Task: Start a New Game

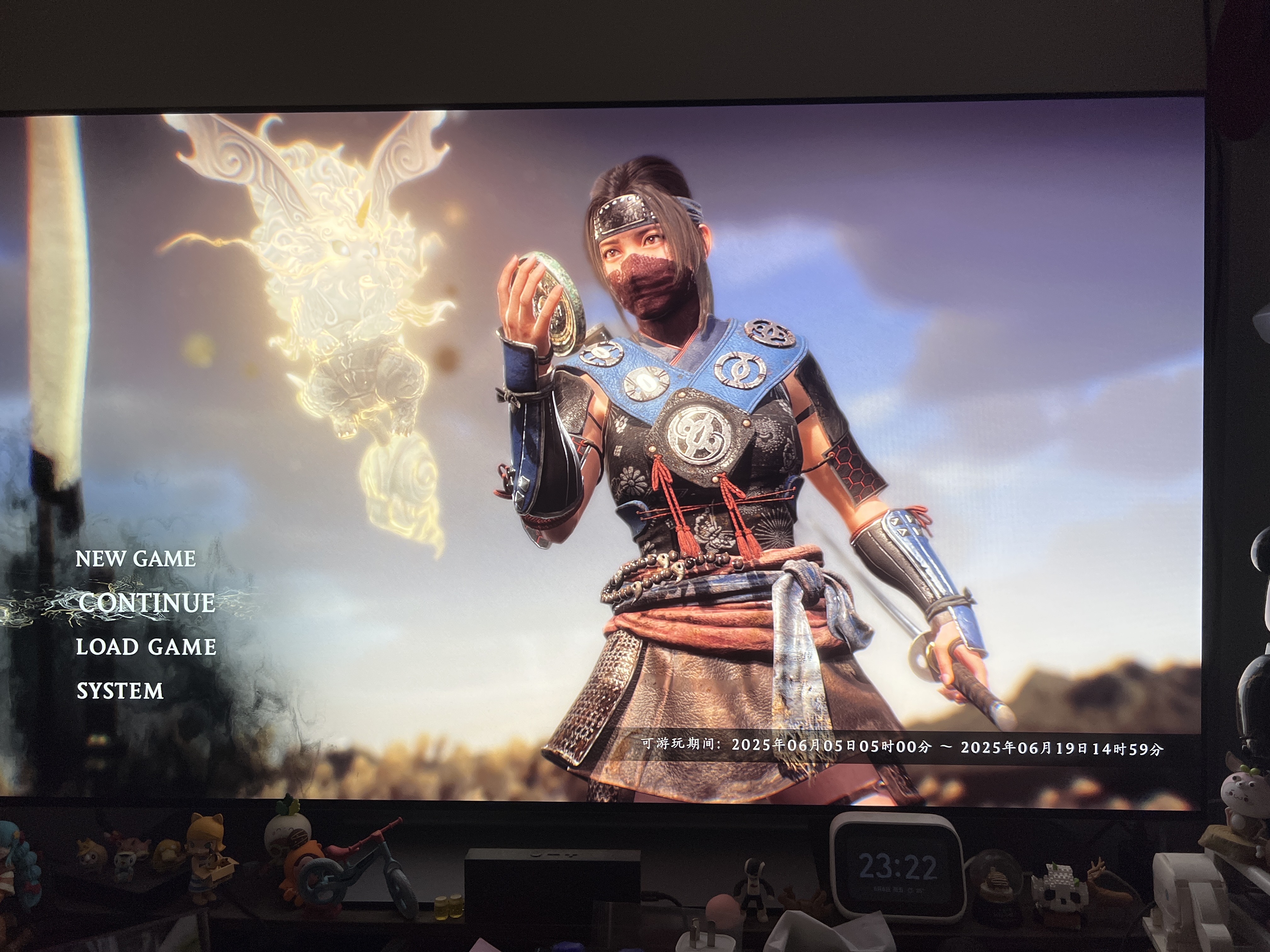Action: coord(135,559)
